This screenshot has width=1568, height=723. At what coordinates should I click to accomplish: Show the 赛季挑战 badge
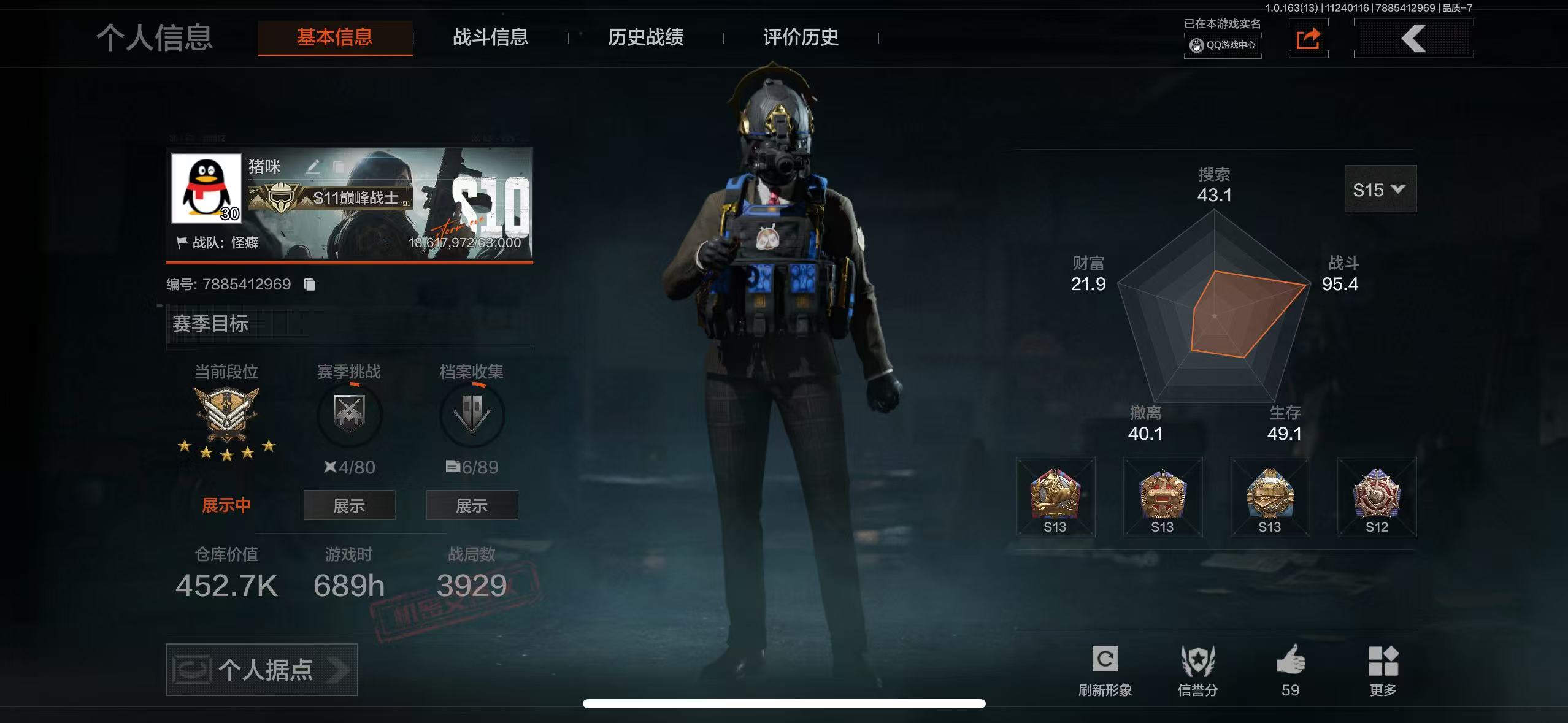point(349,505)
